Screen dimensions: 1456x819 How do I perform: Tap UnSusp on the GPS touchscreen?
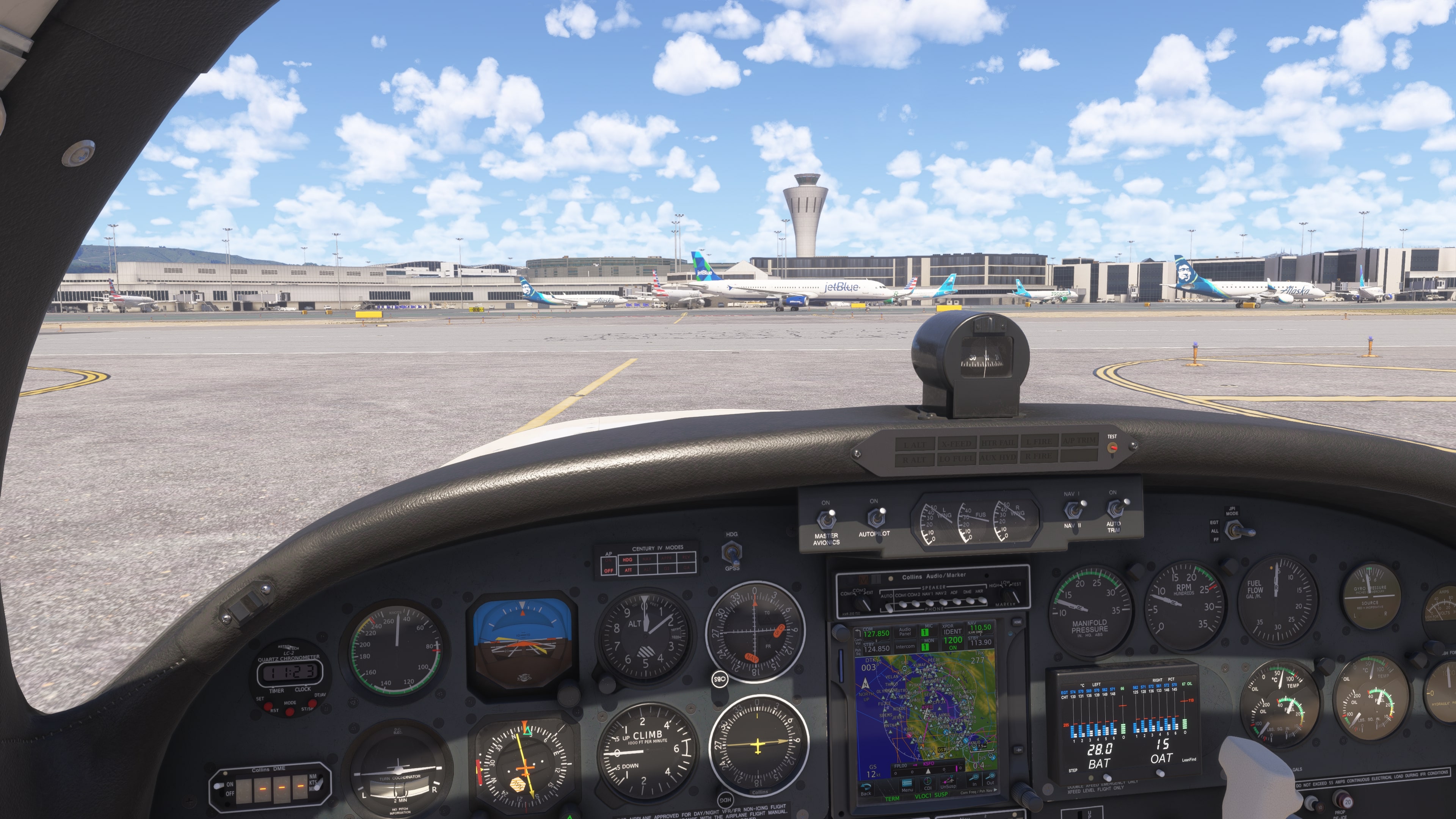click(948, 783)
